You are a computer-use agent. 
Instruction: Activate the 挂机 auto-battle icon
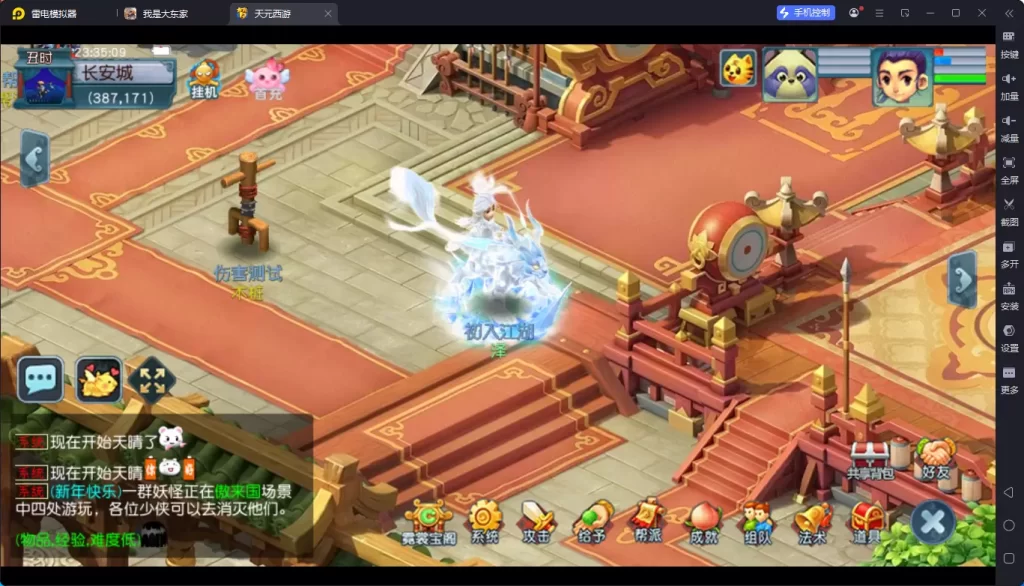click(204, 77)
